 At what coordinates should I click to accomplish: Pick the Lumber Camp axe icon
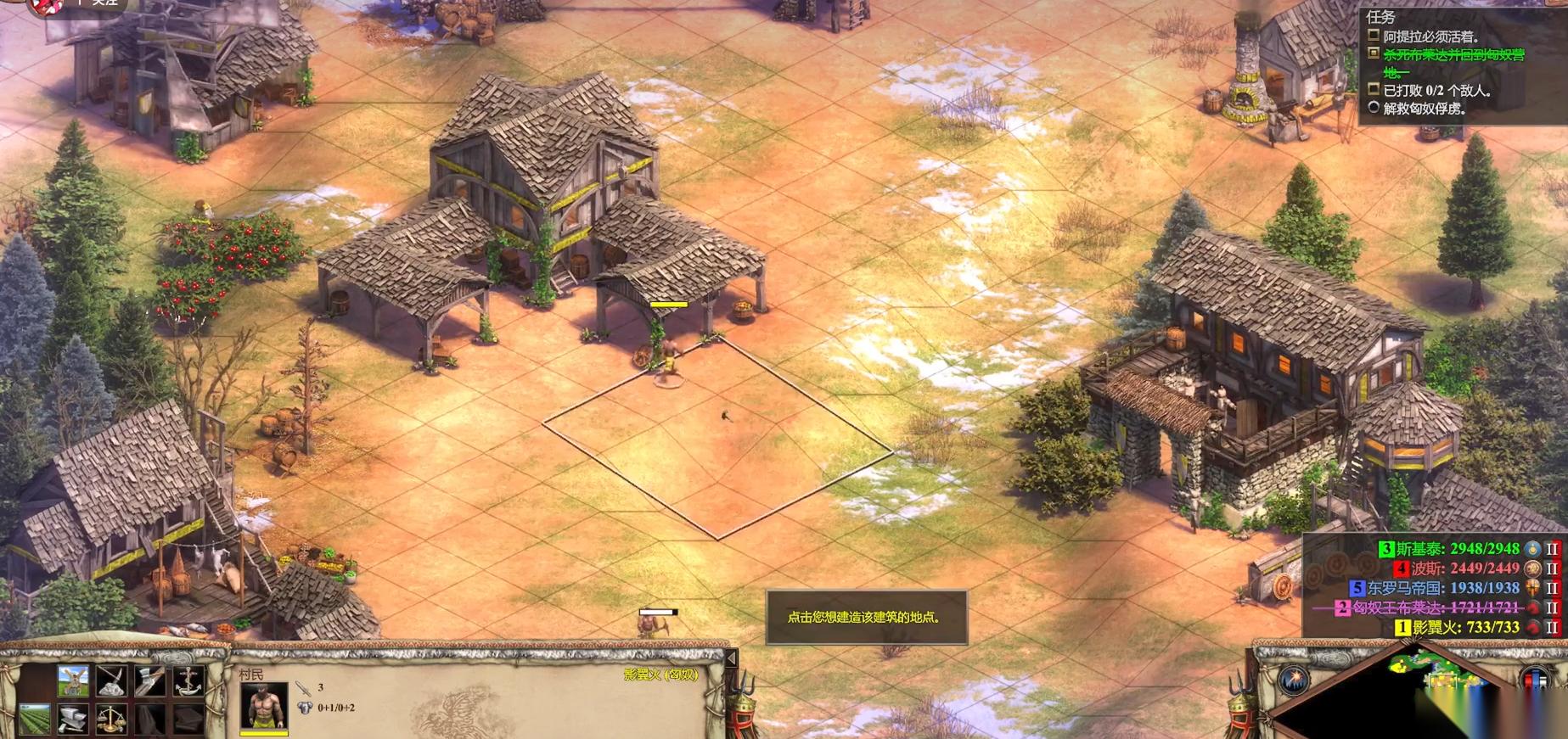click(x=150, y=681)
